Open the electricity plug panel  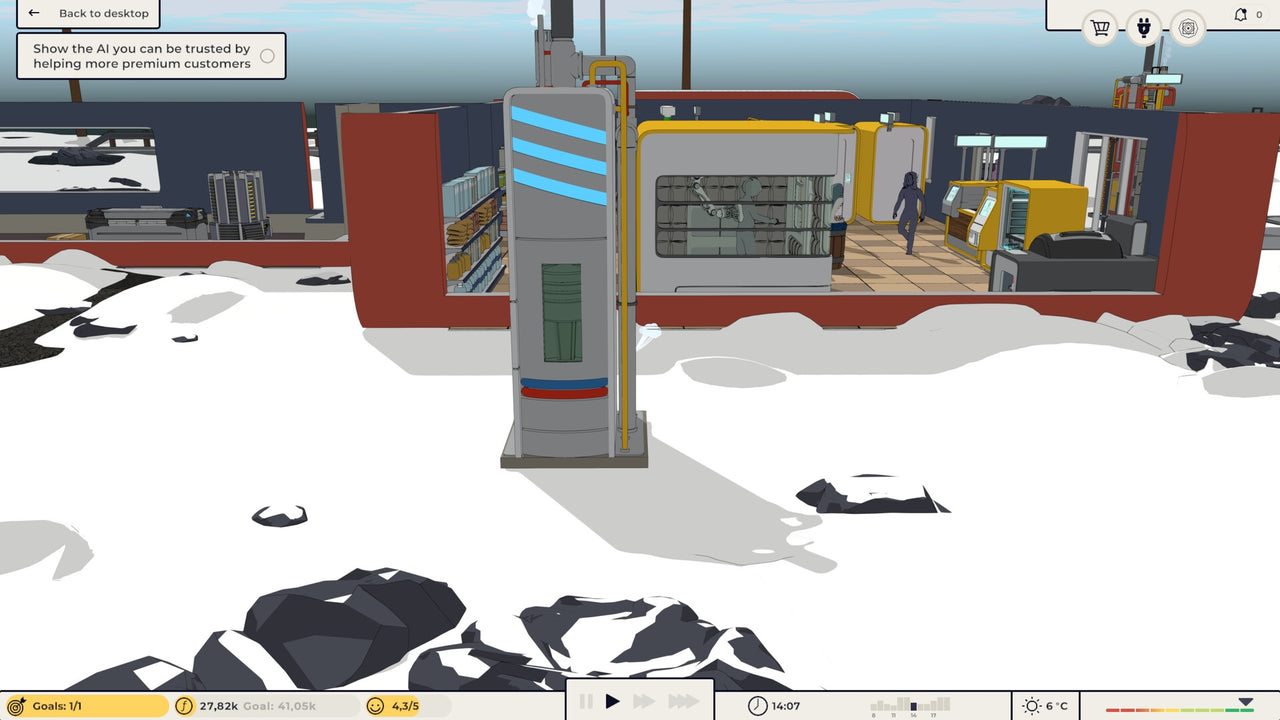(x=1143, y=28)
